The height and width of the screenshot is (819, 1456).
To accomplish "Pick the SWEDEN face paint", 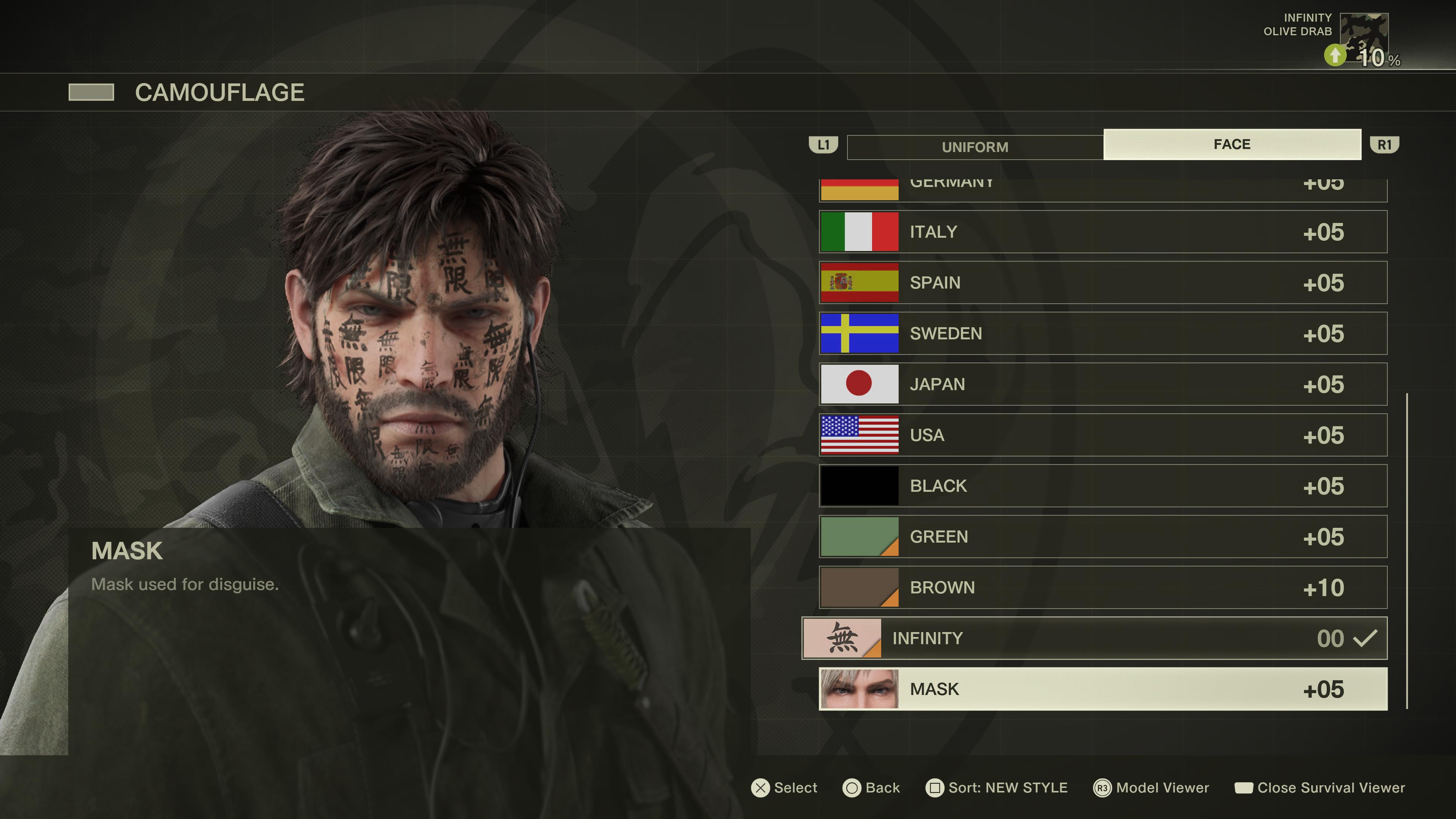I will point(1102,334).
